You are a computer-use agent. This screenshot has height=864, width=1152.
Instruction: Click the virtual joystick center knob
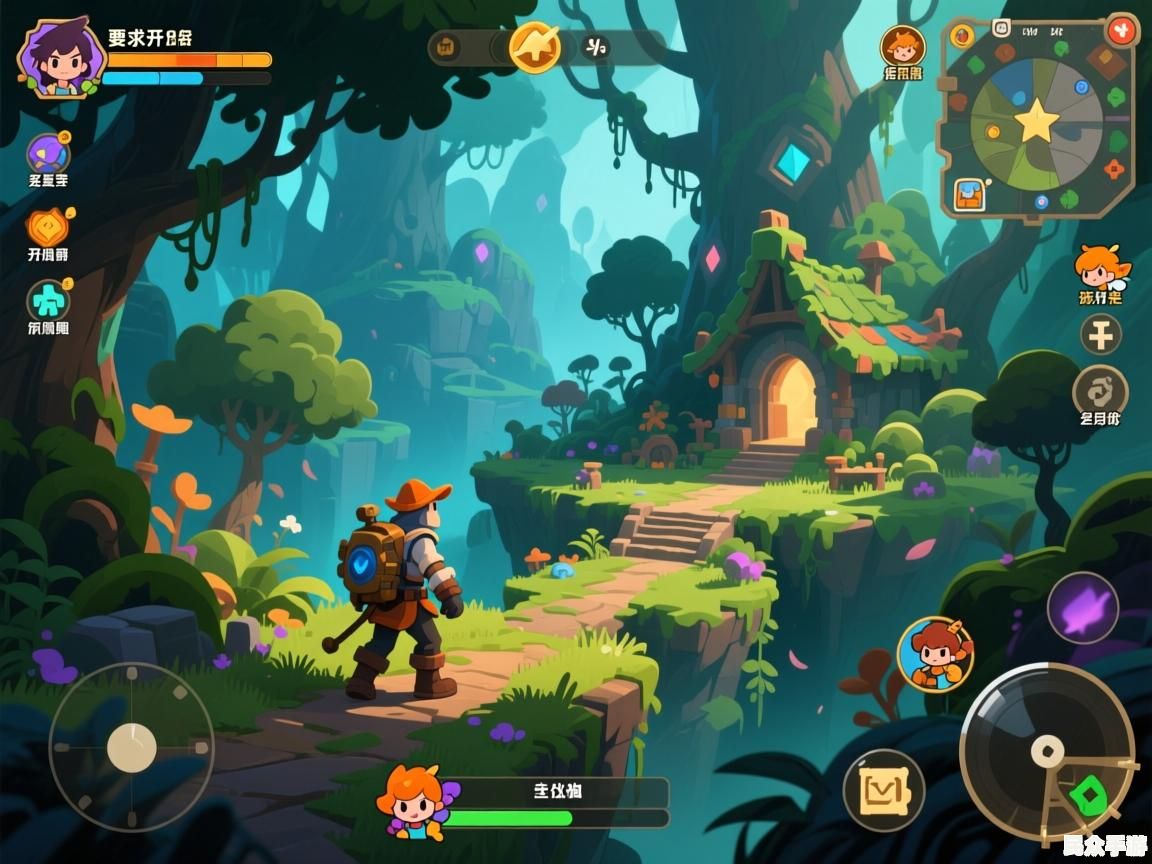pyautogui.click(x=132, y=748)
